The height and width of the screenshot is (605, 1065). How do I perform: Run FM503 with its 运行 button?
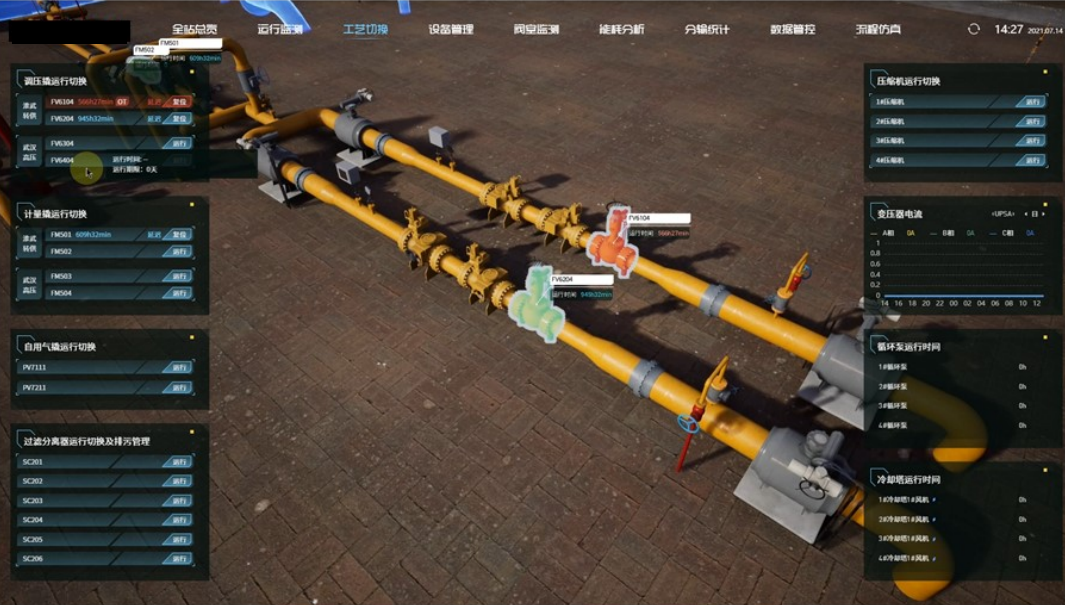pyautogui.click(x=180, y=276)
